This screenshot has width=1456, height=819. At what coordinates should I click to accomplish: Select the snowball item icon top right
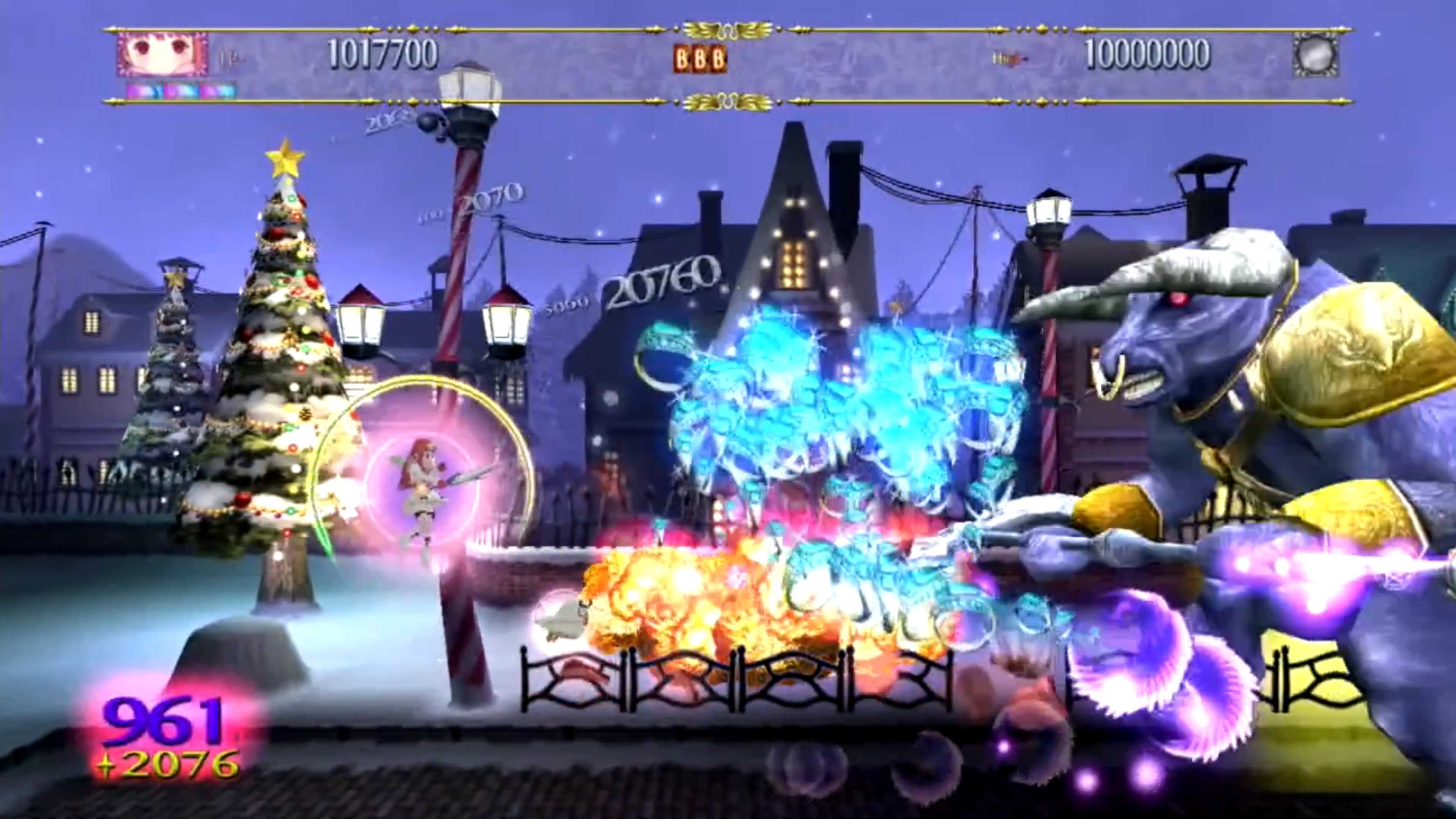[1315, 55]
